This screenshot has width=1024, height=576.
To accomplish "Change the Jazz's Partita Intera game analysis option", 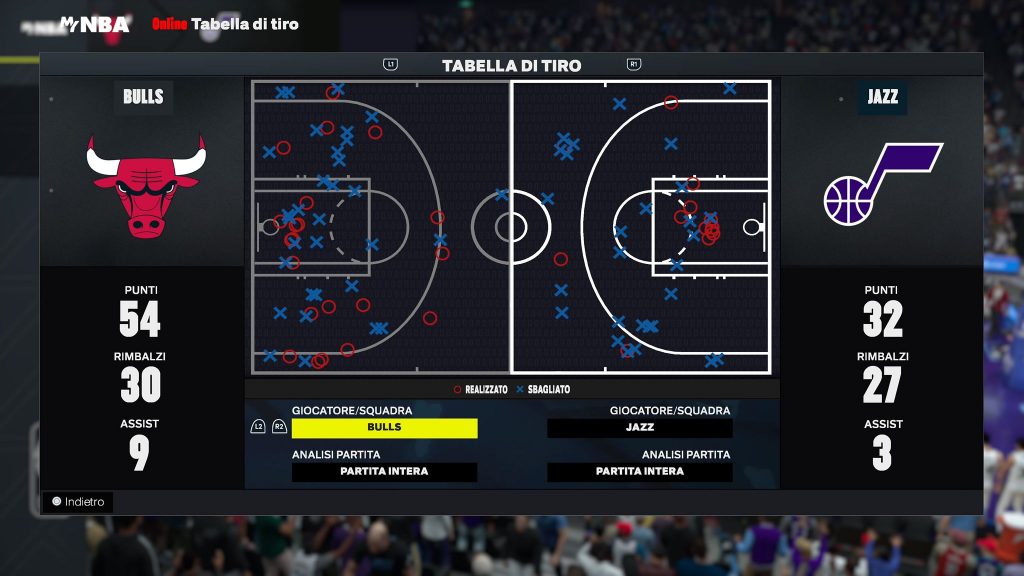I will click(639, 472).
